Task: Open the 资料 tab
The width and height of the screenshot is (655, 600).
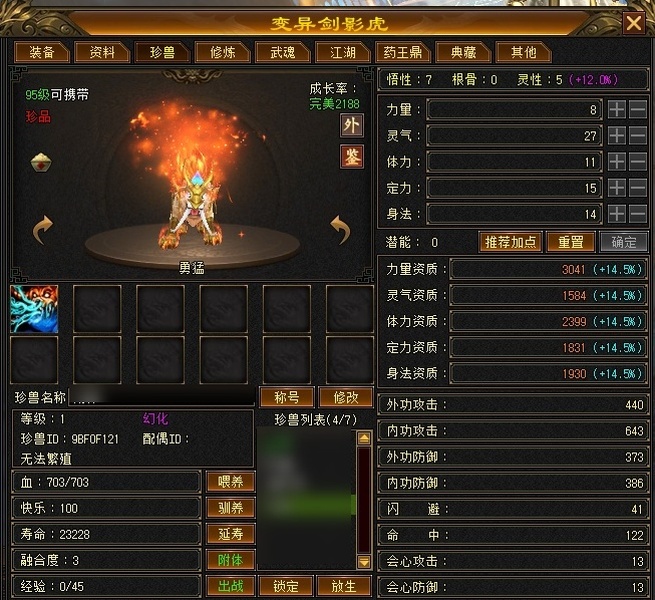Action: [102, 53]
